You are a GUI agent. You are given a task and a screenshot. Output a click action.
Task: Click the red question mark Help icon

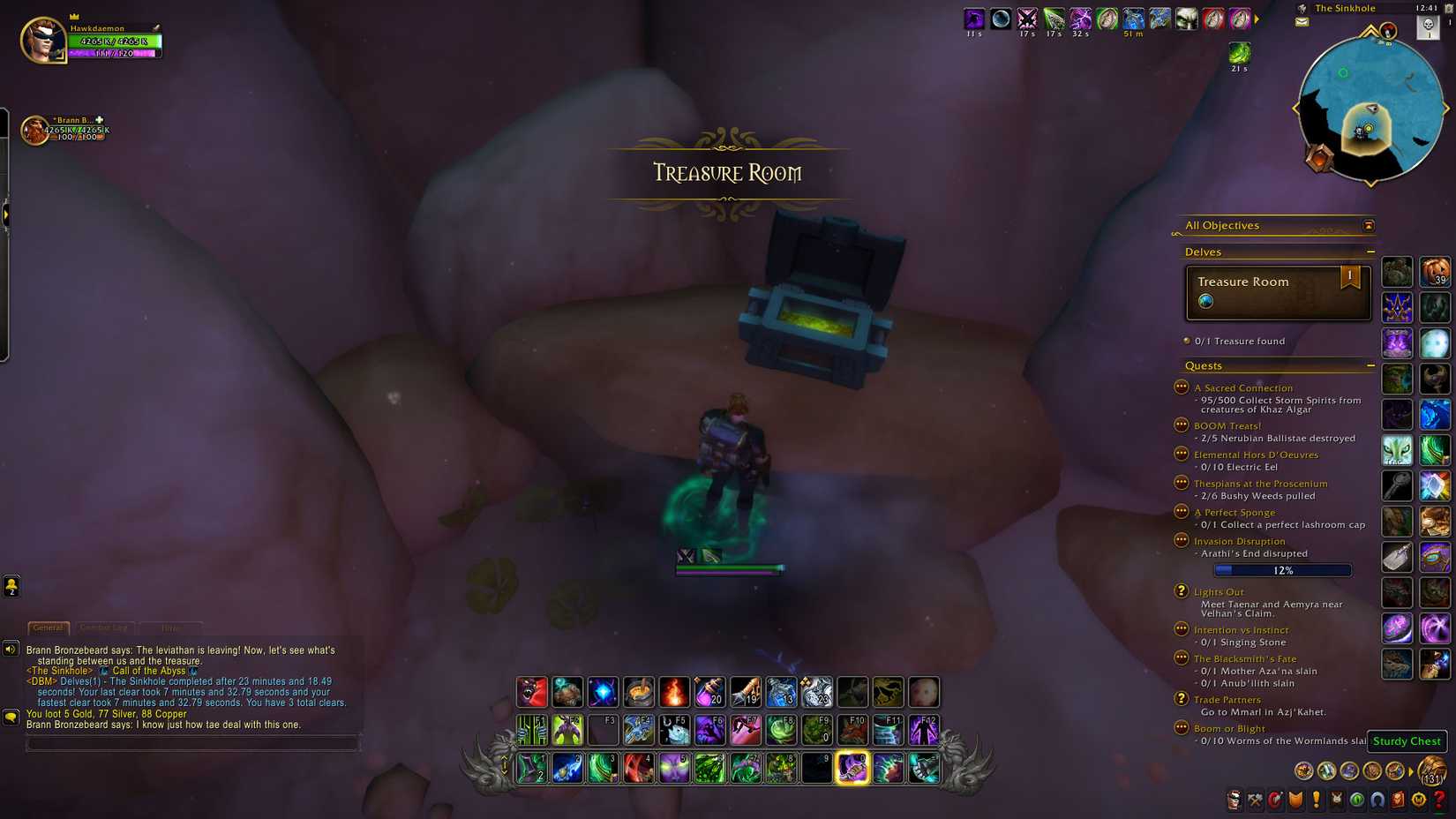point(1437,800)
